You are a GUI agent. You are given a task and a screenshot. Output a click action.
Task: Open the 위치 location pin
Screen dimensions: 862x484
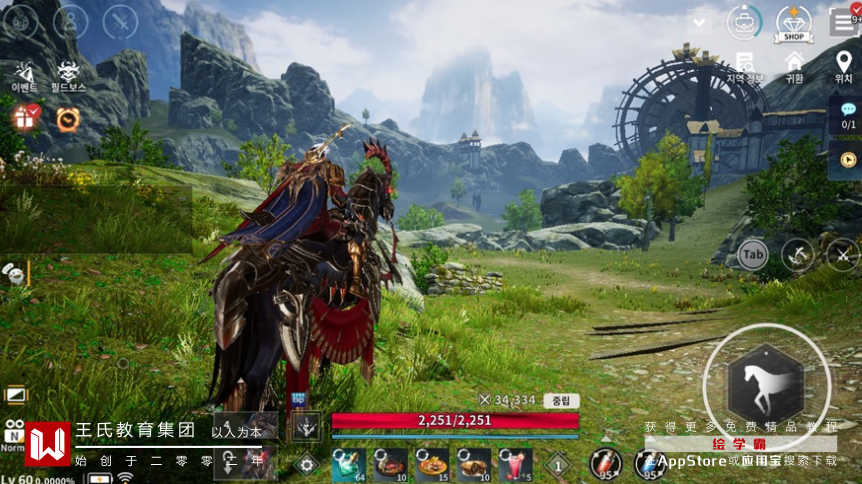[843, 67]
